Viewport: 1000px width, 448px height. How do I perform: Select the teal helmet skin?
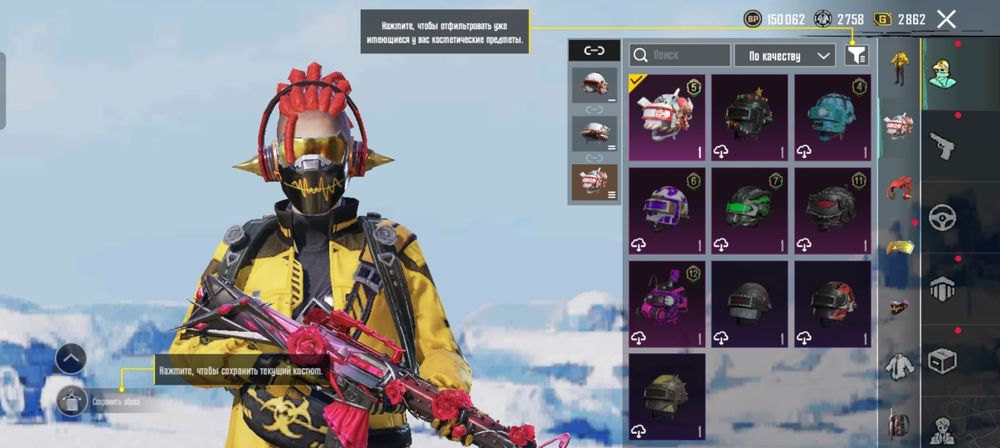click(832, 117)
